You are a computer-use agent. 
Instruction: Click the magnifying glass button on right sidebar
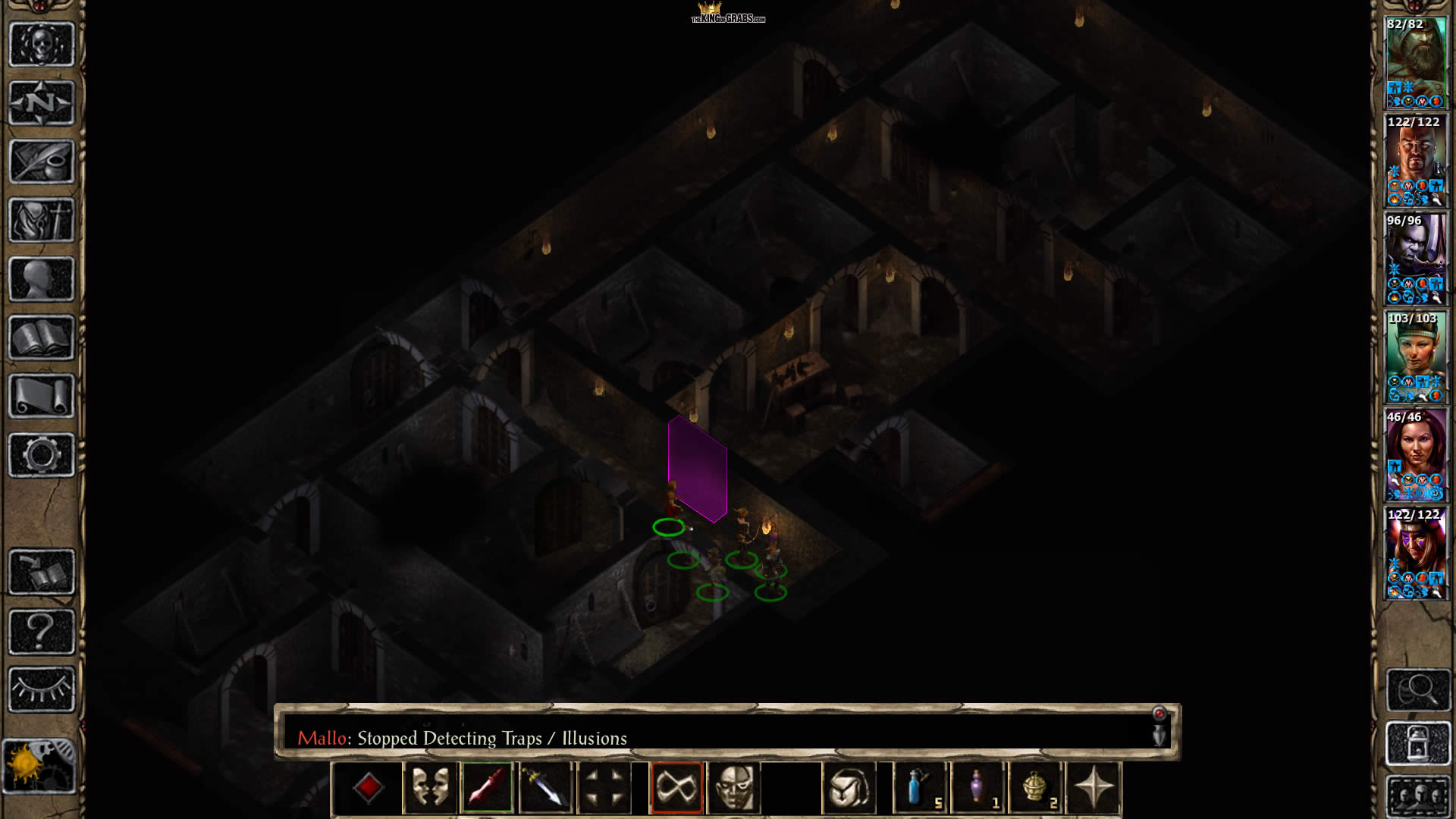pyautogui.click(x=1417, y=689)
